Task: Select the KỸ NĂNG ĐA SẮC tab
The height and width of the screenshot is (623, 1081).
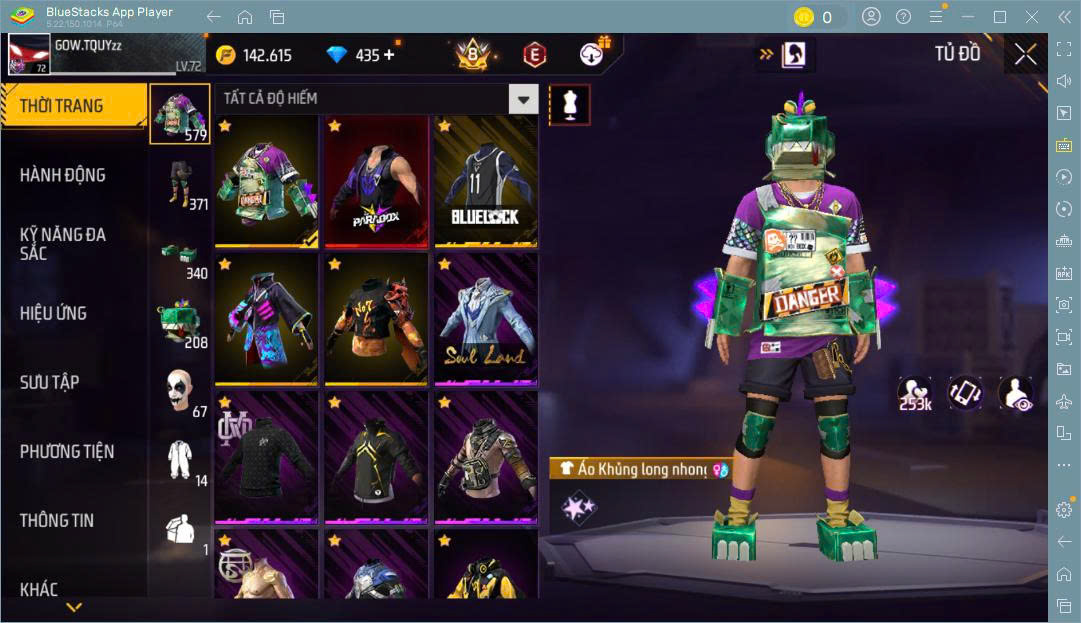Action: [63, 243]
